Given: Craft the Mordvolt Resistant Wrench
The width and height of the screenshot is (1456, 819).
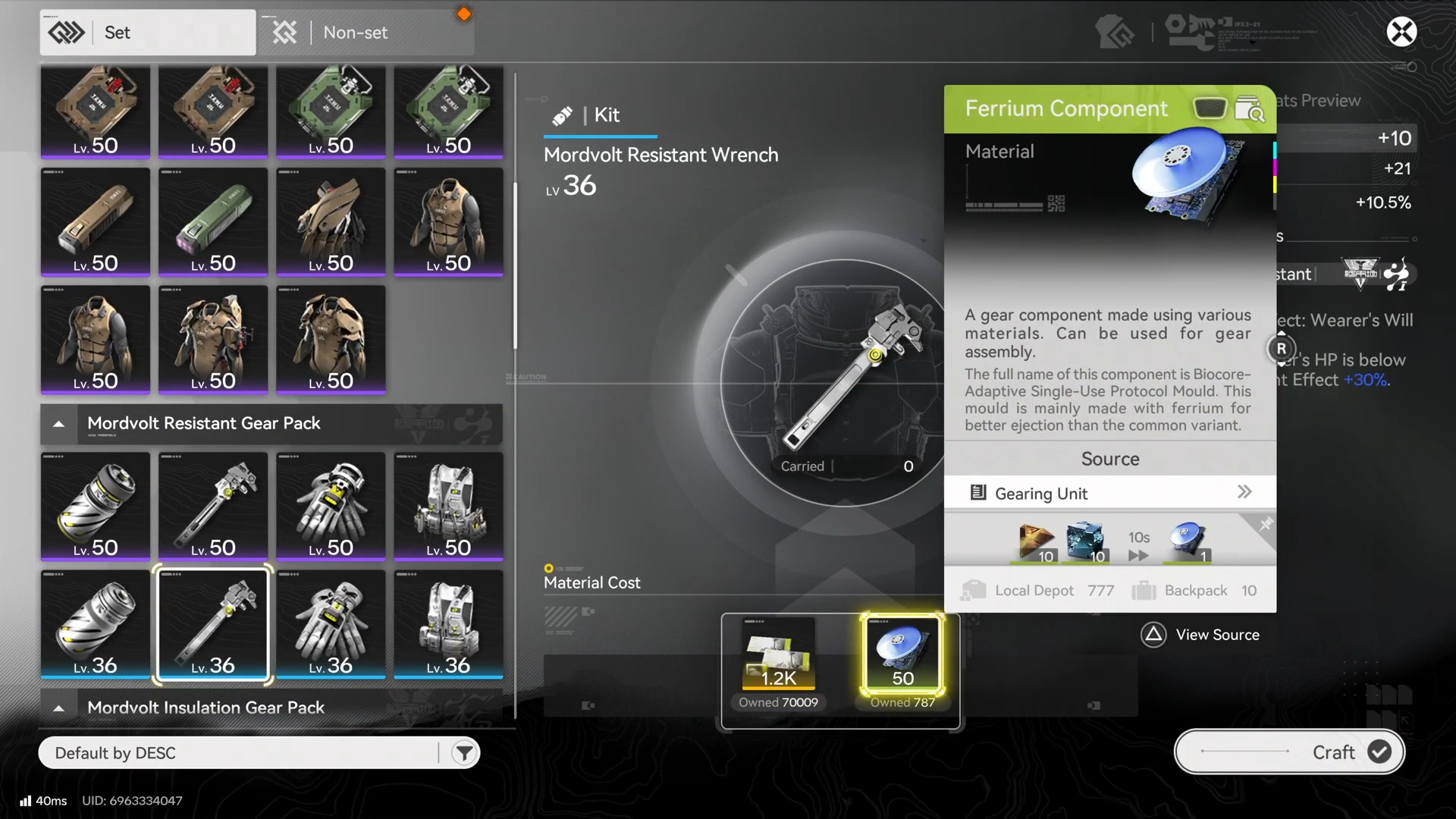Looking at the screenshot, I should click(x=1289, y=752).
